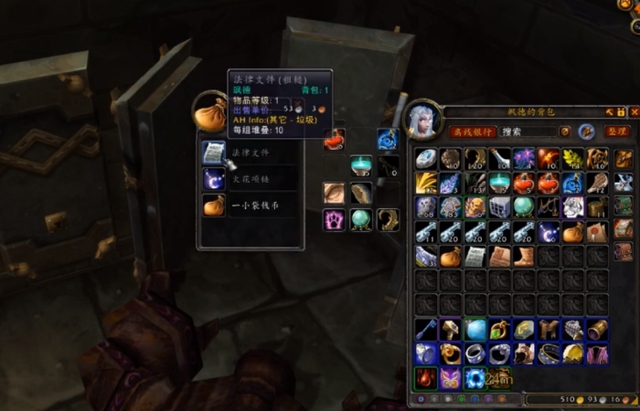
Task: Click the character portrait on the bag
Action: [421, 121]
